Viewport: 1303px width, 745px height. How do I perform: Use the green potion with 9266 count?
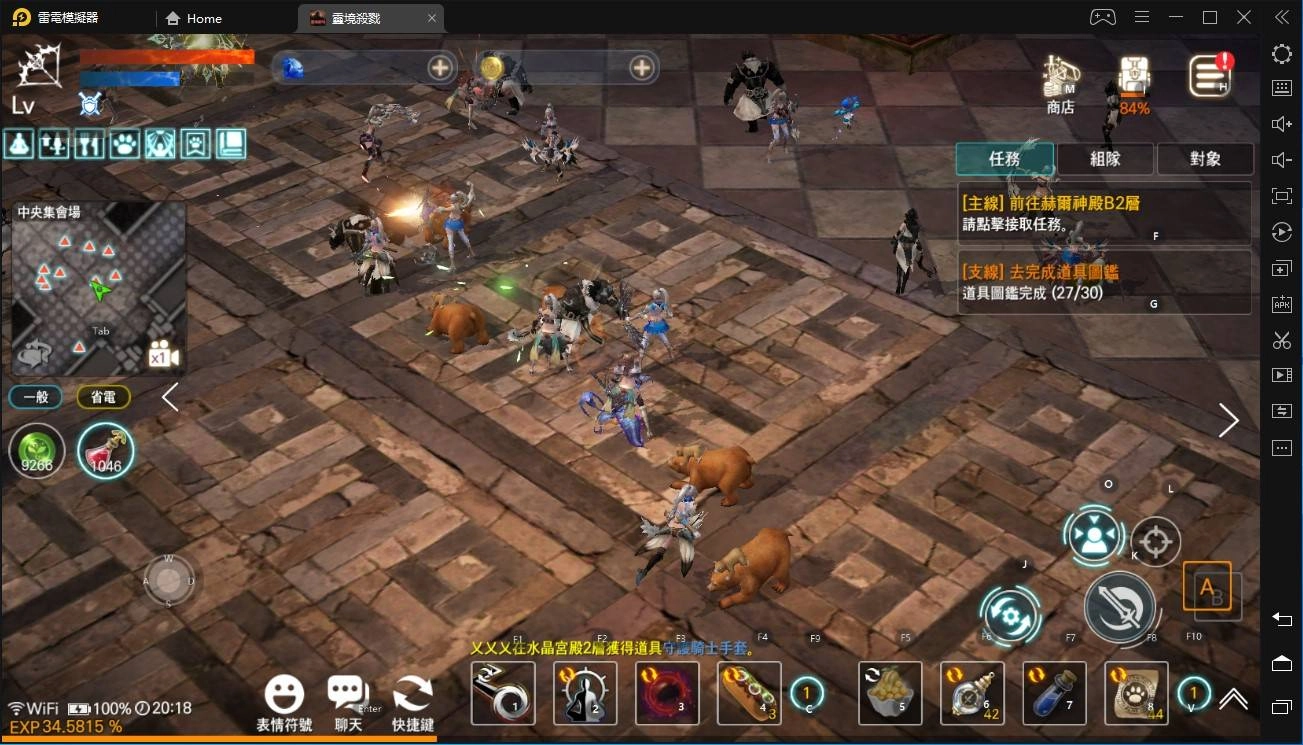point(37,452)
